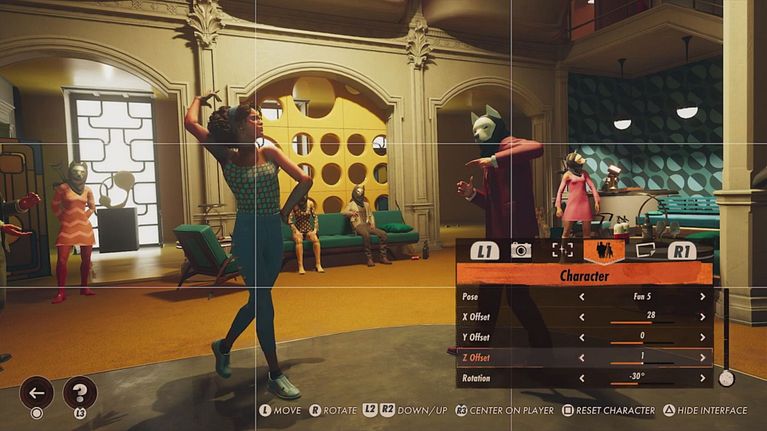Select the Character tab icon
The height and width of the screenshot is (431, 767).
click(605, 250)
